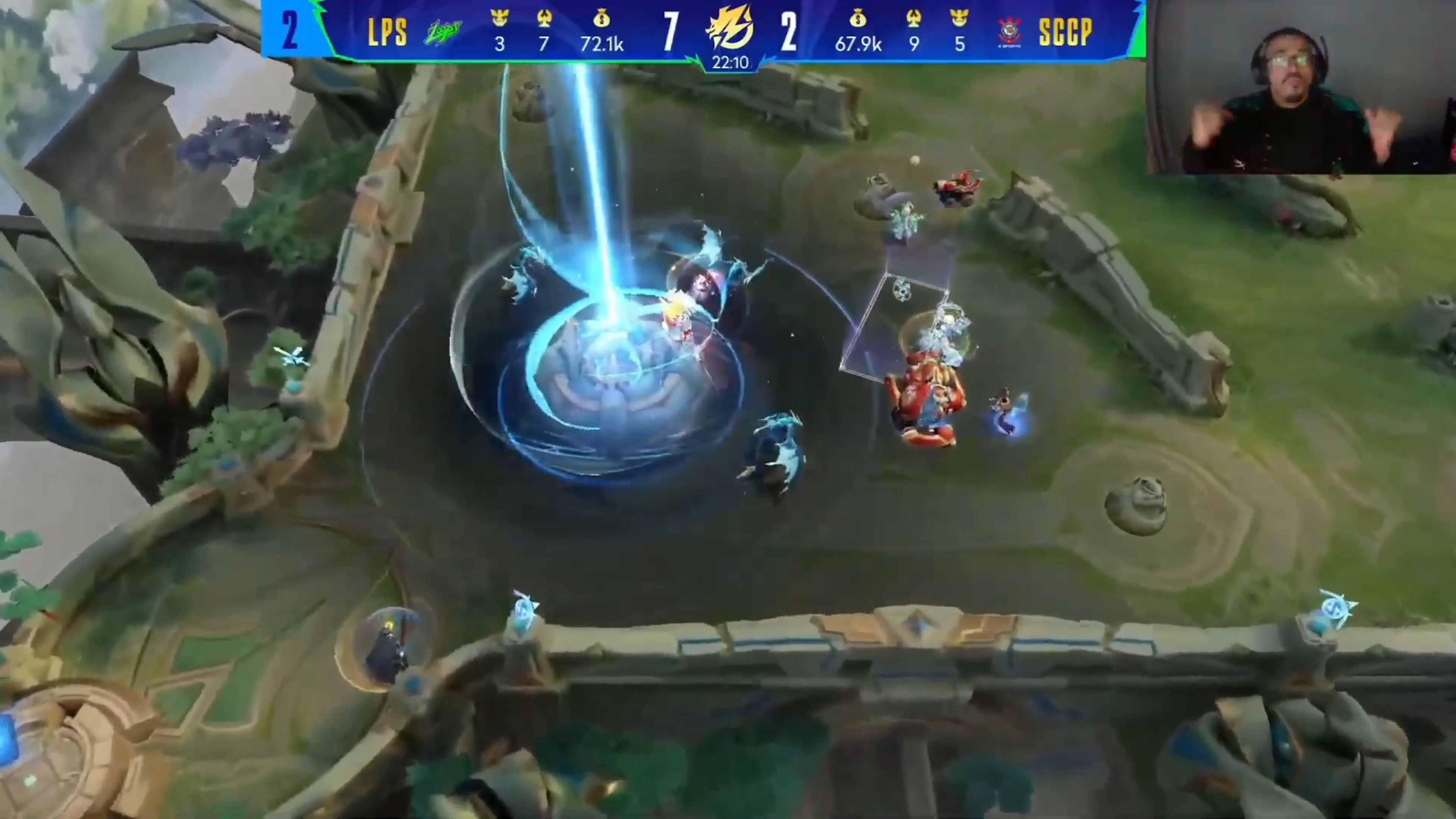
Task: Click the SCCP team crest on scoreboard
Action: tap(1009, 31)
